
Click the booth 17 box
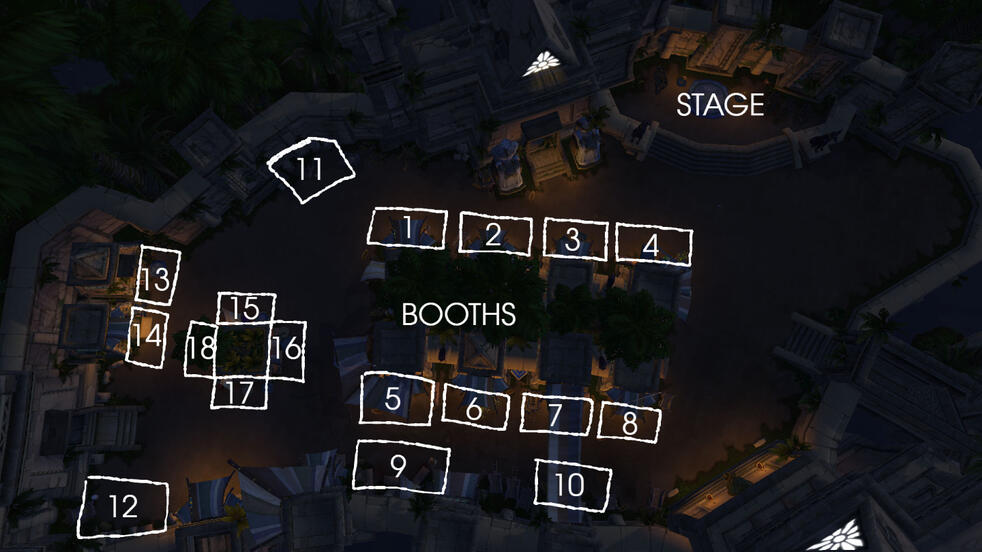pos(239,393)
